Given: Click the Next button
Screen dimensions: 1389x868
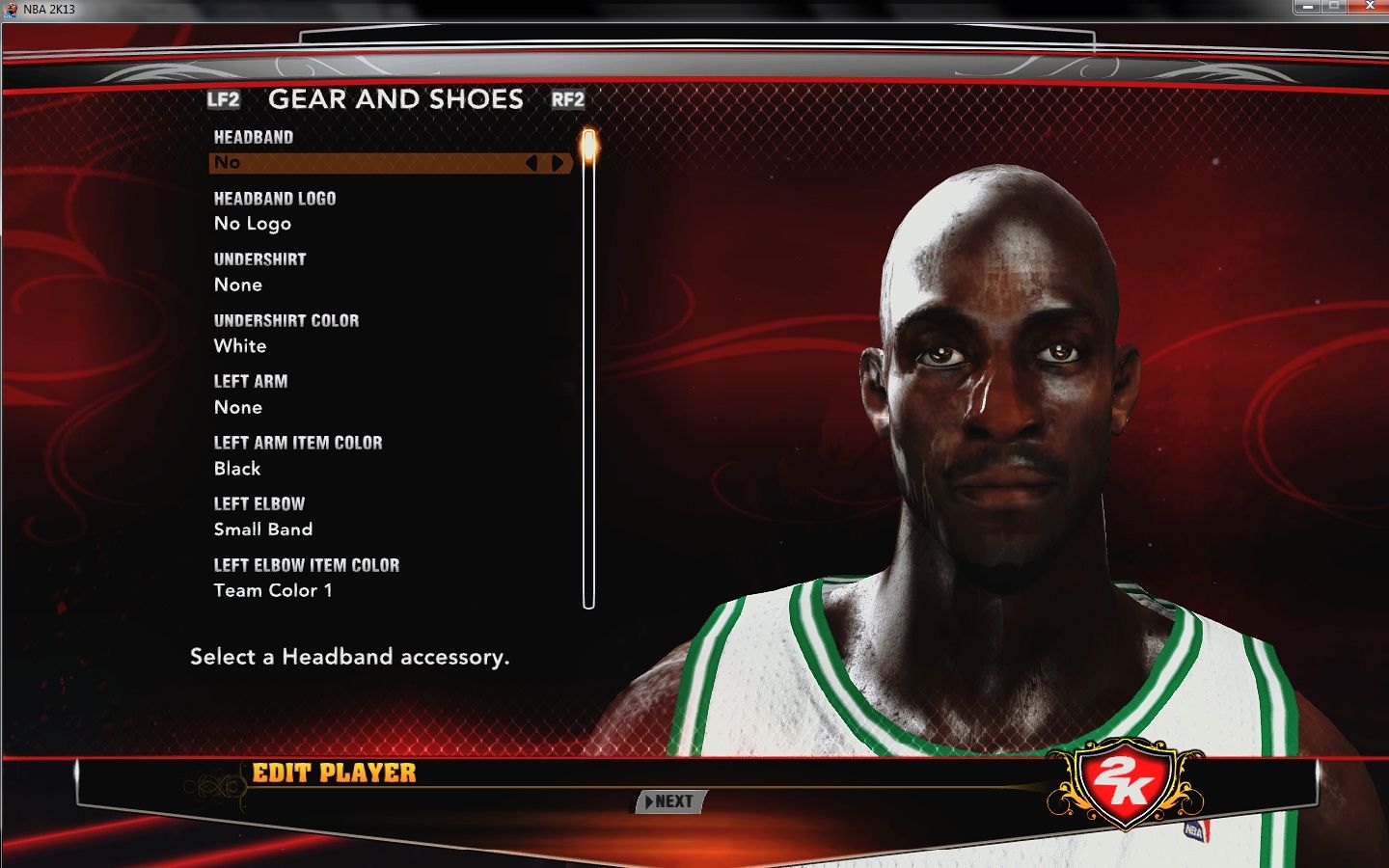Looking at the screenshot, I should tap(672, 801).
